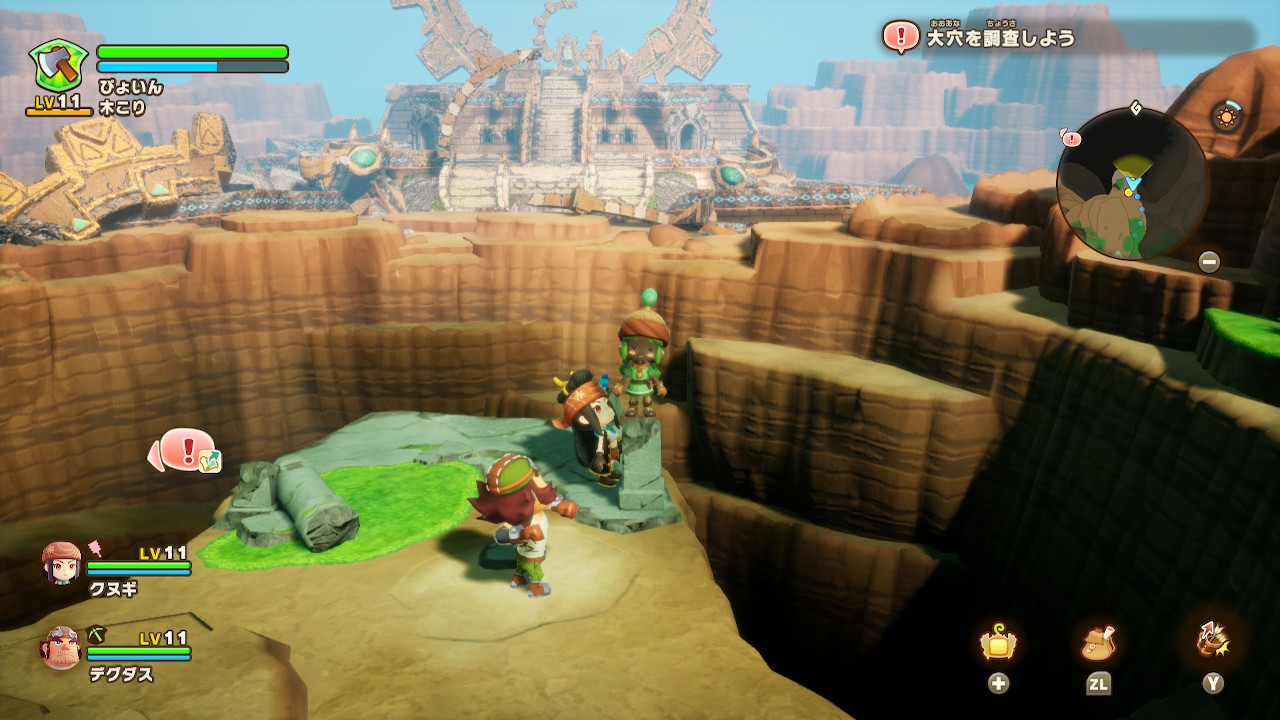Click the red quest marker on minimap edge
The image size is (1280, 720).
1071,138
